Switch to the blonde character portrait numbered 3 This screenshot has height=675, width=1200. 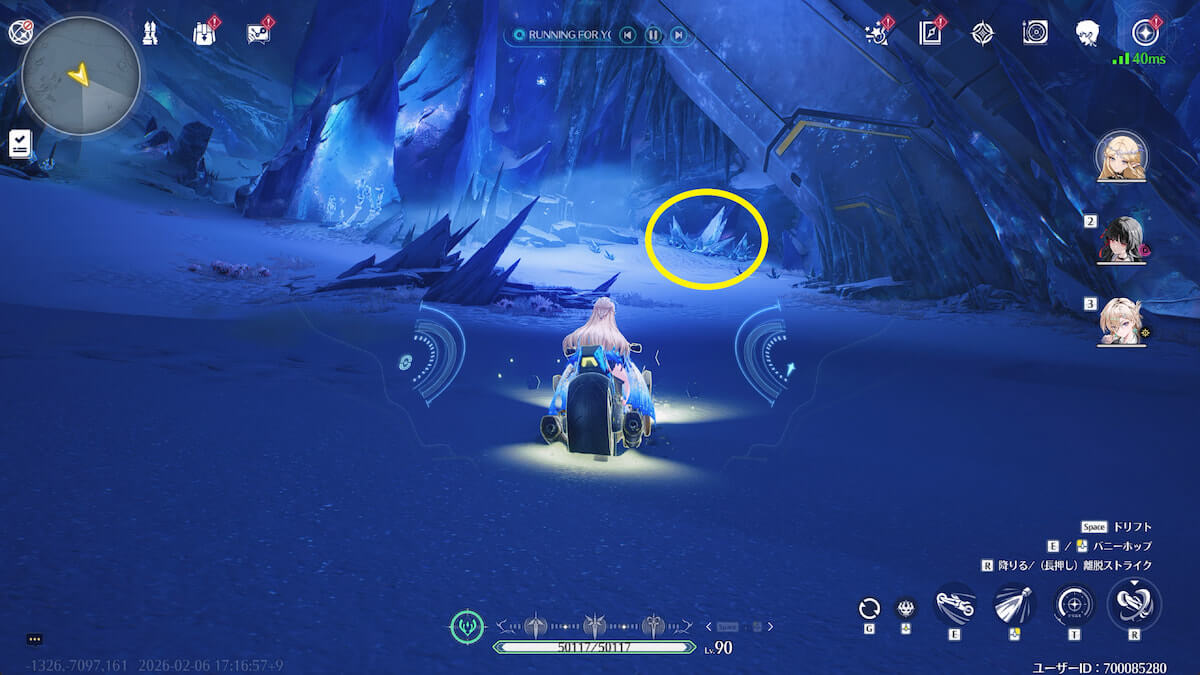[1121, 322]
